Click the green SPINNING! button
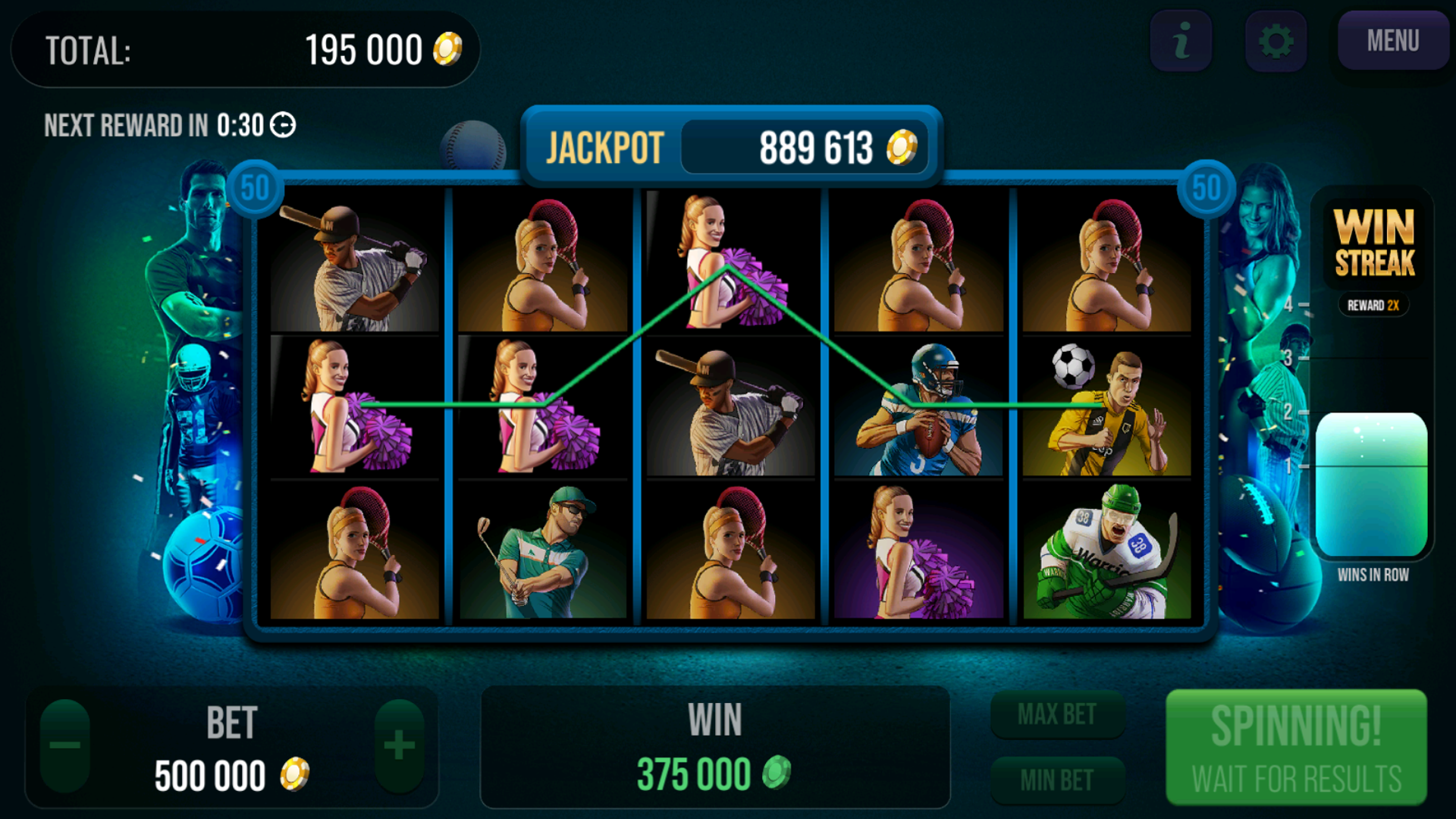Image resolution: width=1456 pixels, height=819 pixels. point(1296,747)
